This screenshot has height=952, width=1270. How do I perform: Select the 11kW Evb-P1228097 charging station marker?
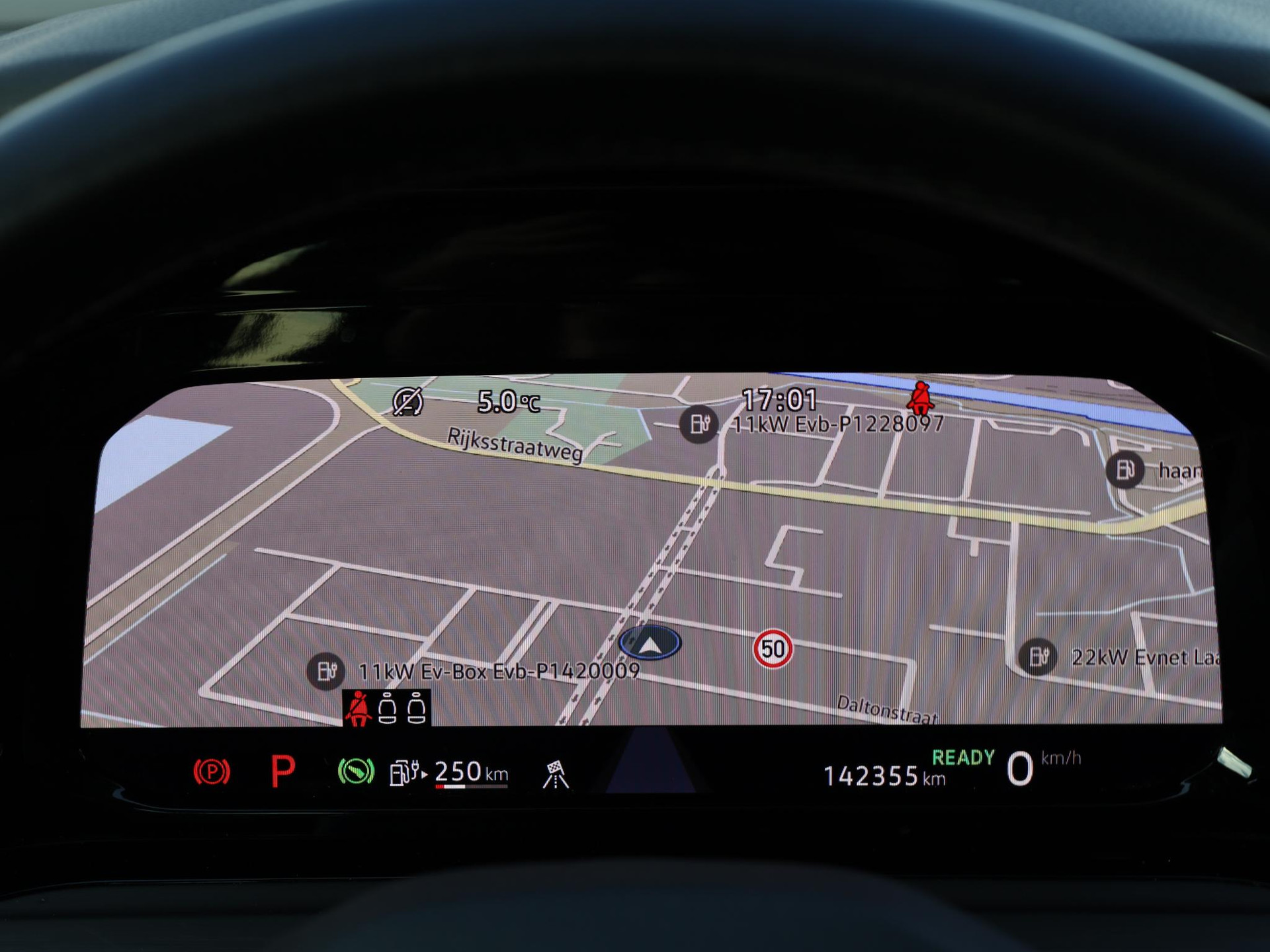click(x=699, y=424)
